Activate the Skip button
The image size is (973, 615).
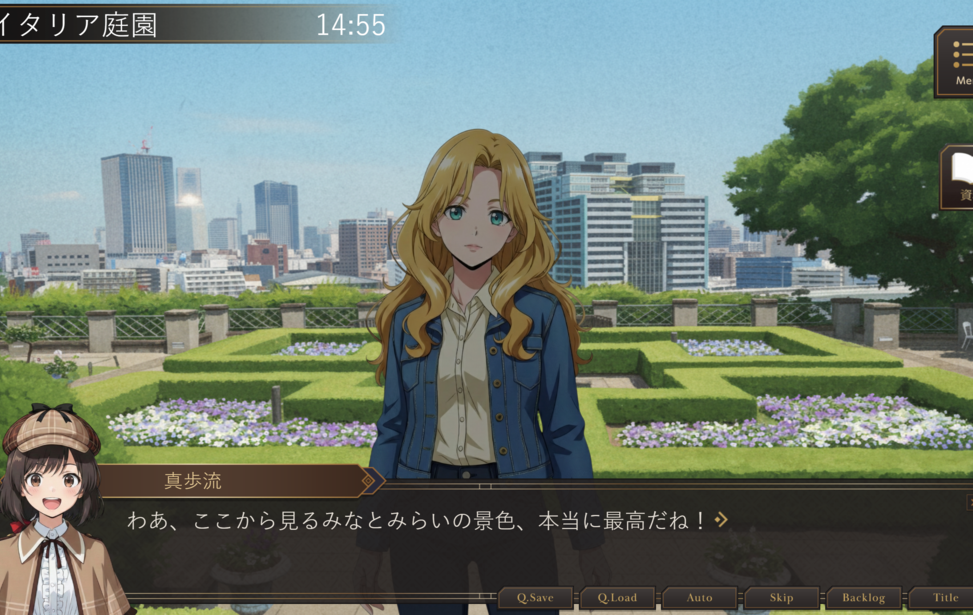781,598
